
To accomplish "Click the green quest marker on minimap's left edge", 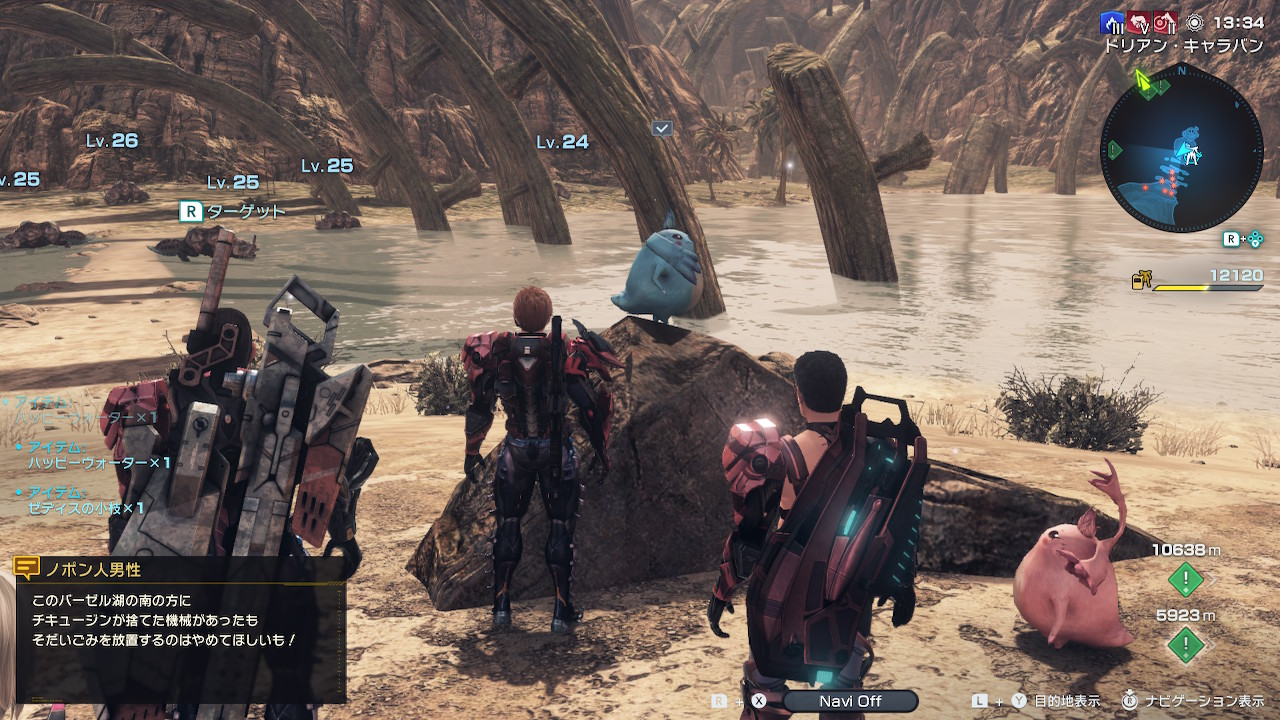I will click(x=1114, y=150).
